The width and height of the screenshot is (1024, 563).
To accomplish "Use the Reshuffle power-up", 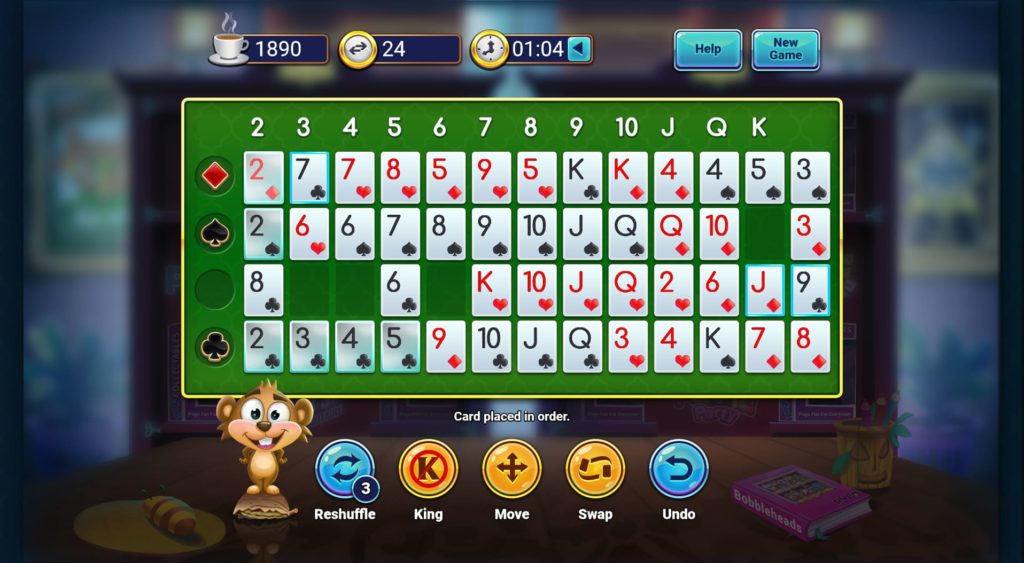I will point(345,470).
